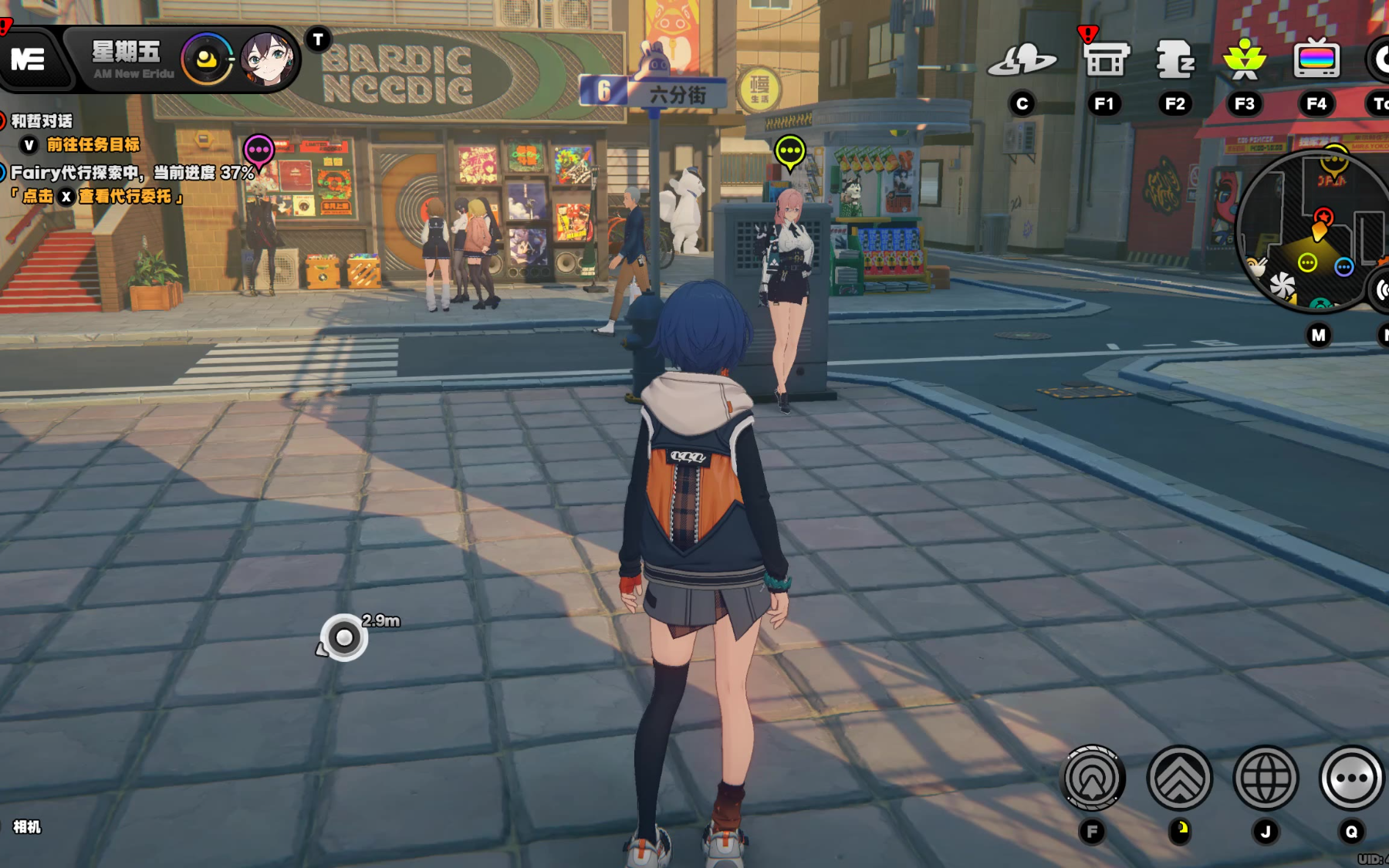This screenshot has height=868, width=1389.
Task: Click the interact button with arrow target
Action: 1093,778
